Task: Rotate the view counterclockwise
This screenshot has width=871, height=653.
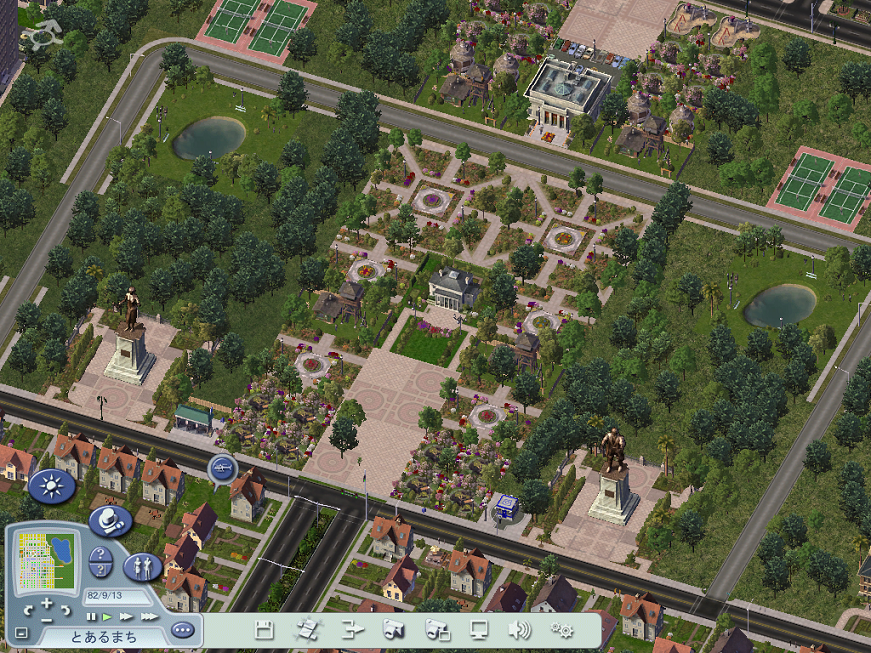Action: 28,608
